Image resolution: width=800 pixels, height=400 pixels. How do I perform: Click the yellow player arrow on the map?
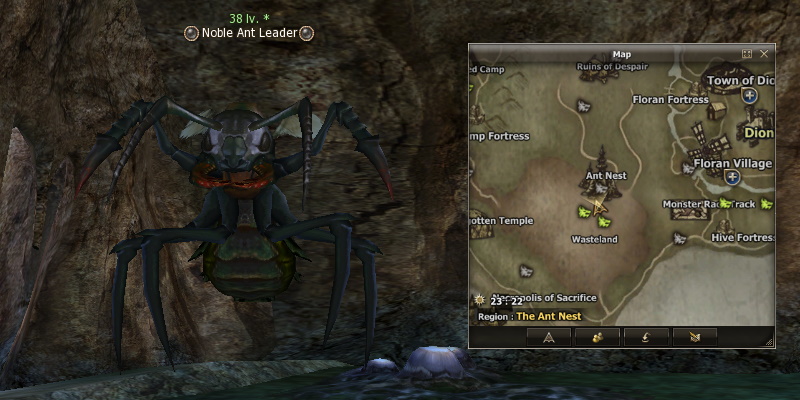[x=600, y=208]
